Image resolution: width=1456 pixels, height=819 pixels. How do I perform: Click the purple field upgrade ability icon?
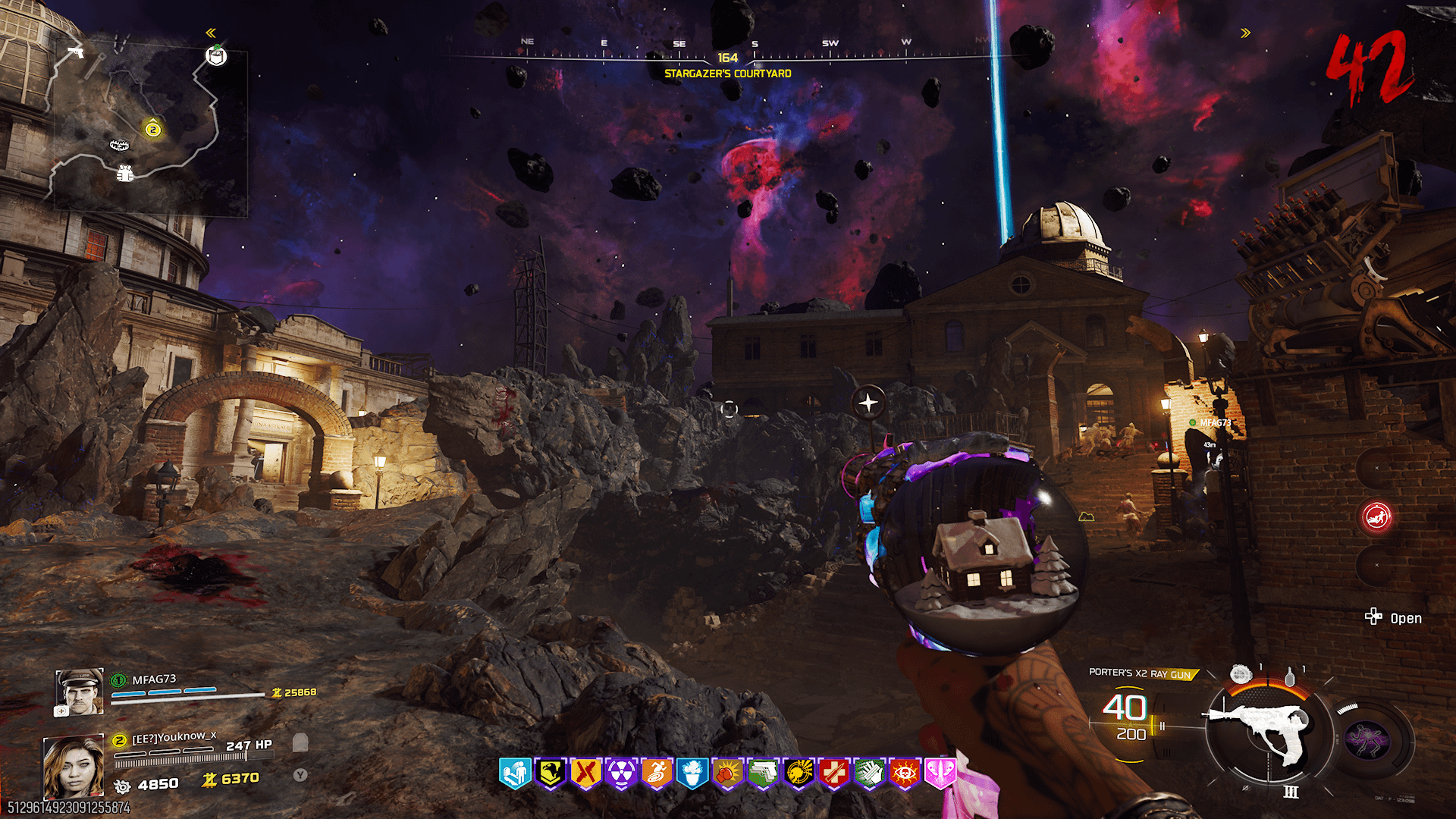[x=1367, y=739]
